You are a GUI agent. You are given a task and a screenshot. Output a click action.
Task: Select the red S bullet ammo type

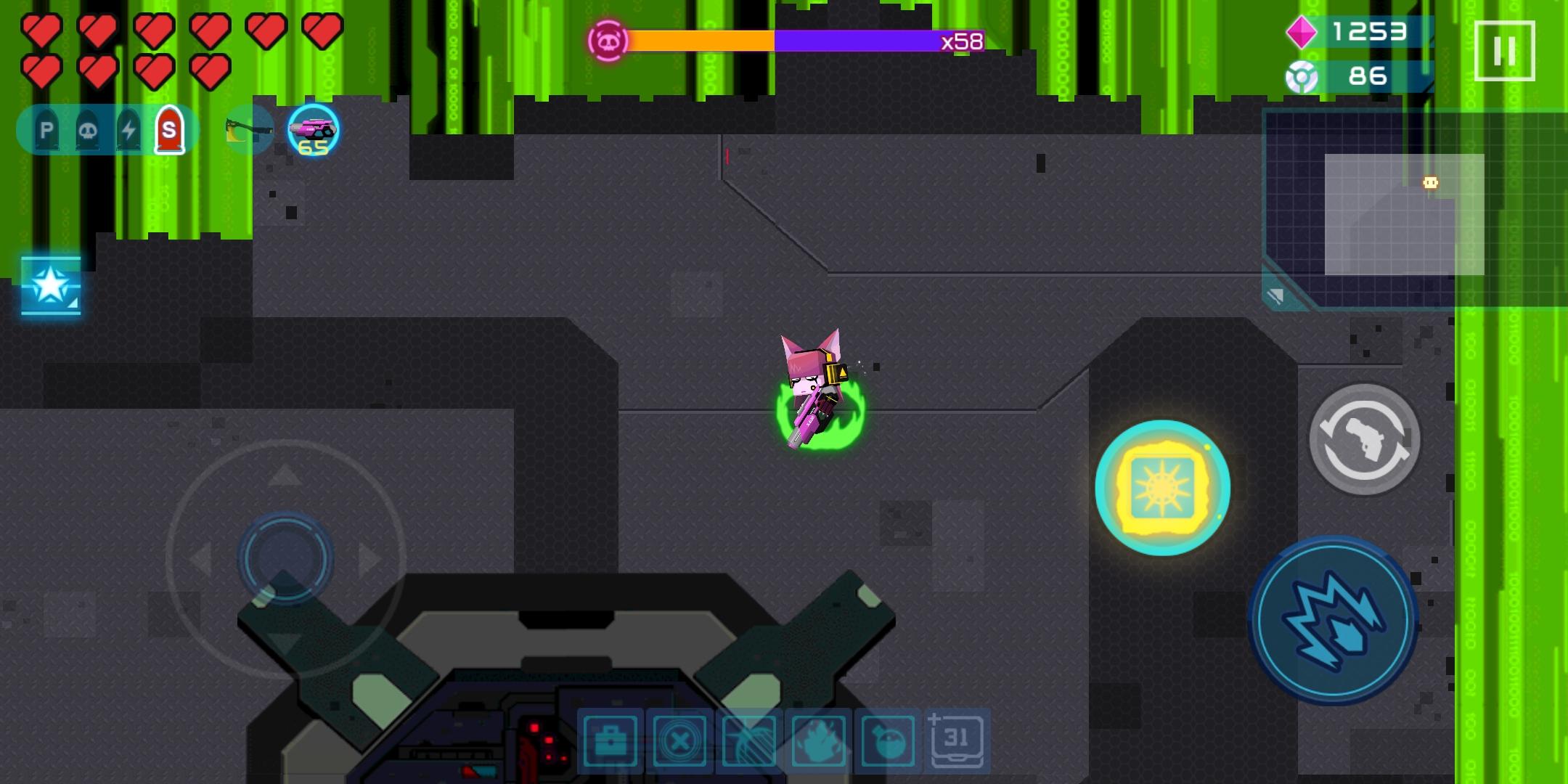171,128
